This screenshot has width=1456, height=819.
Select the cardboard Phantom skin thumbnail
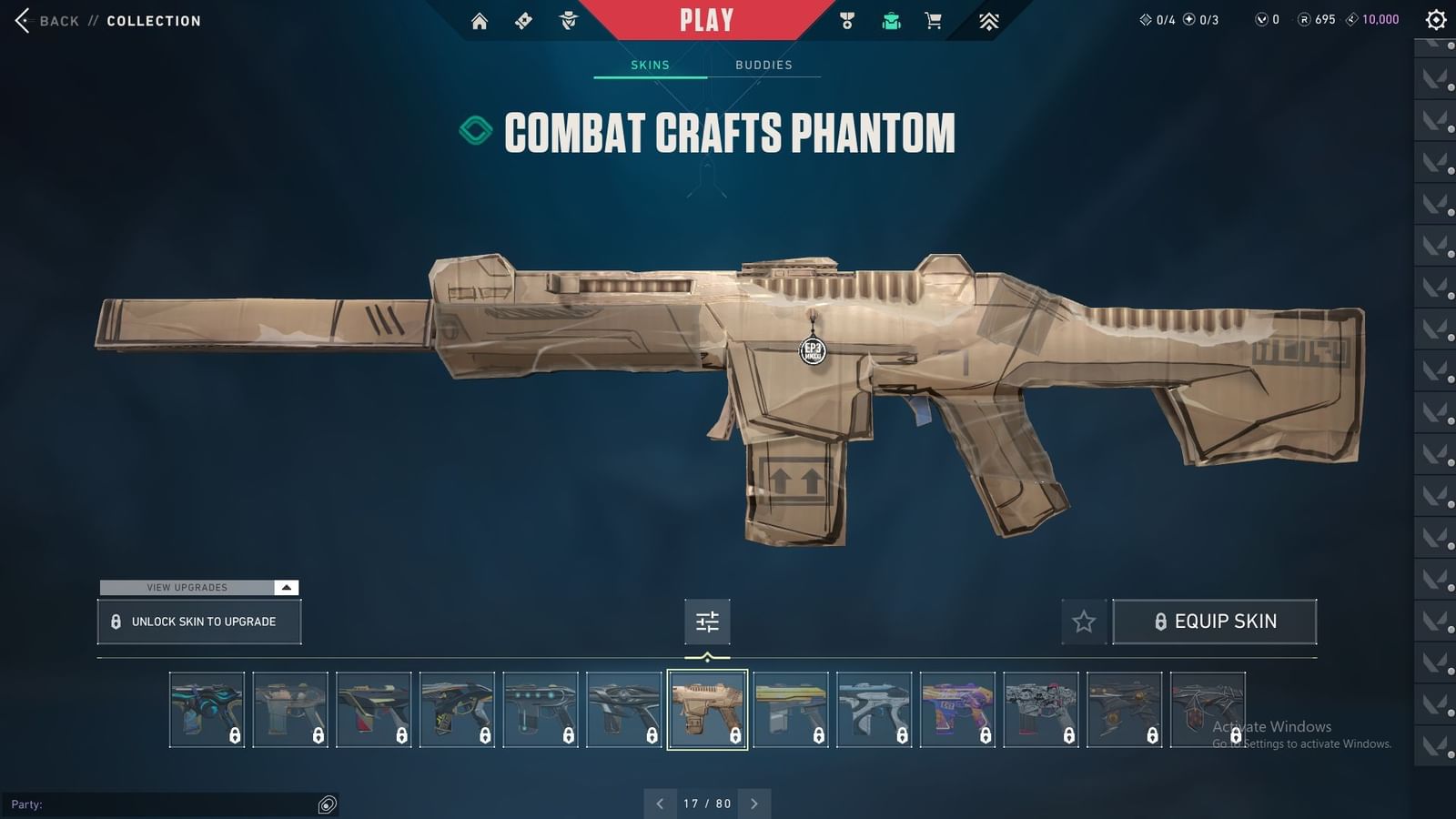pyautogui.click(x=707, y=709)
